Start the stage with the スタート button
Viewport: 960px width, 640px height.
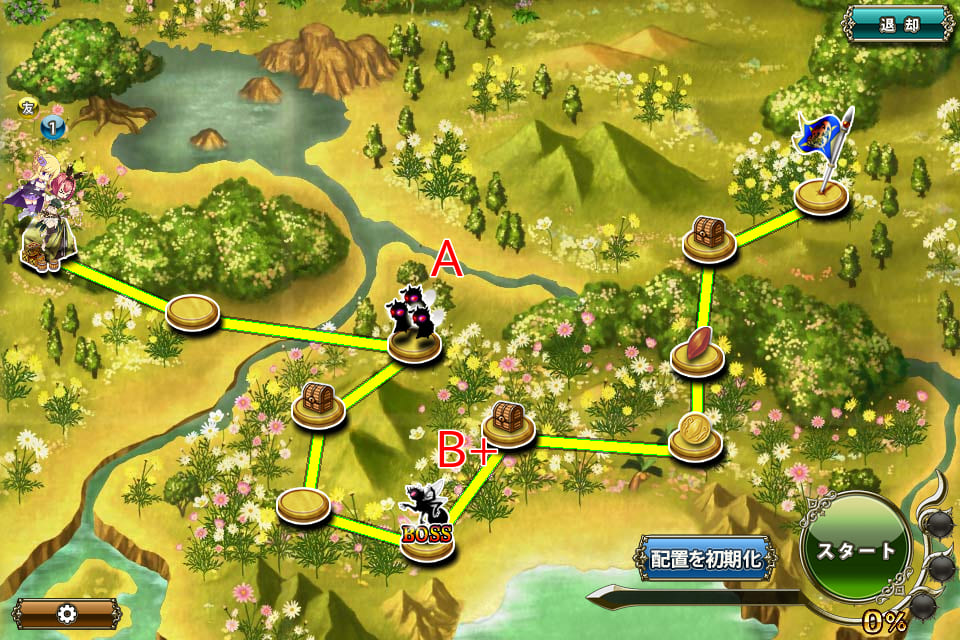(x=855, y=551)
